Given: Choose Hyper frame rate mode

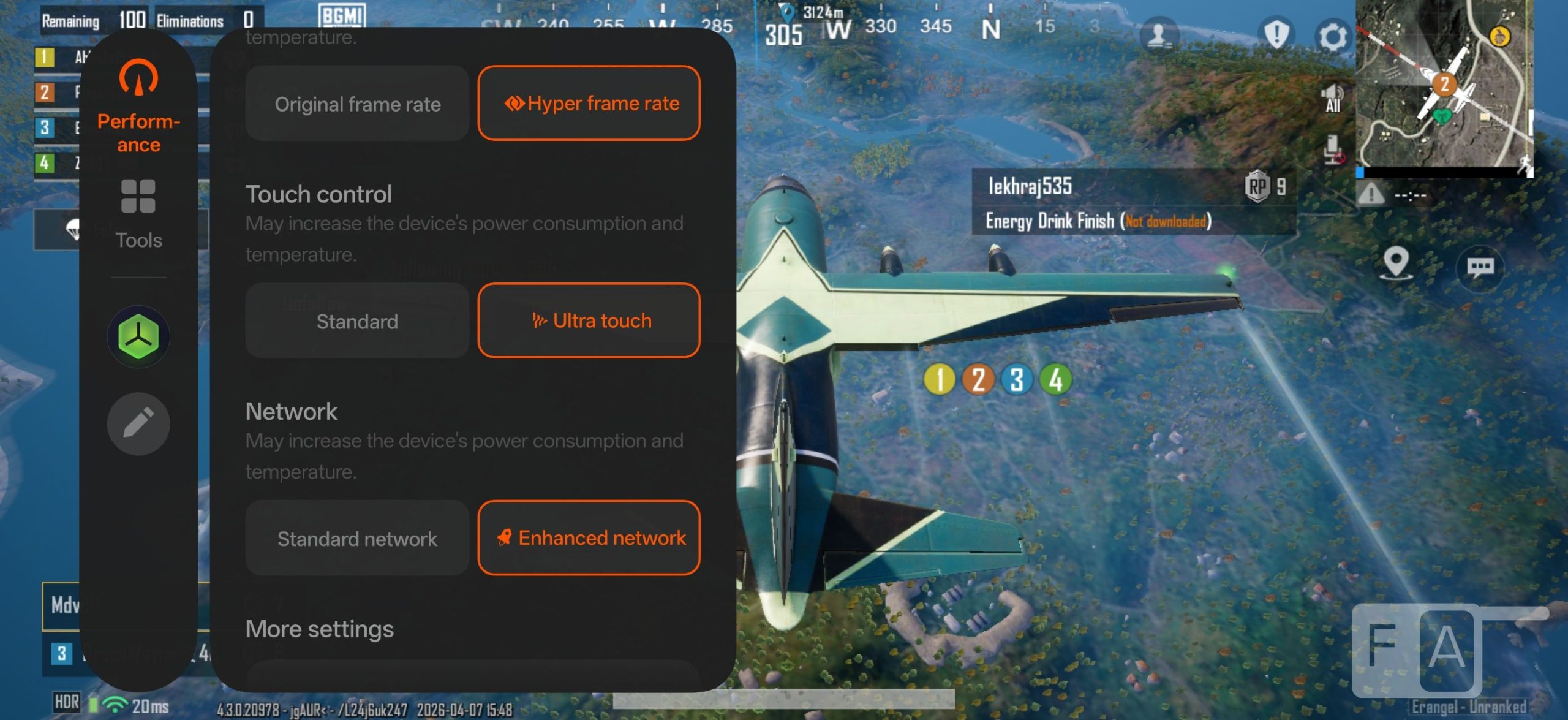Looking at the screenshot, I should click(589, 104).
